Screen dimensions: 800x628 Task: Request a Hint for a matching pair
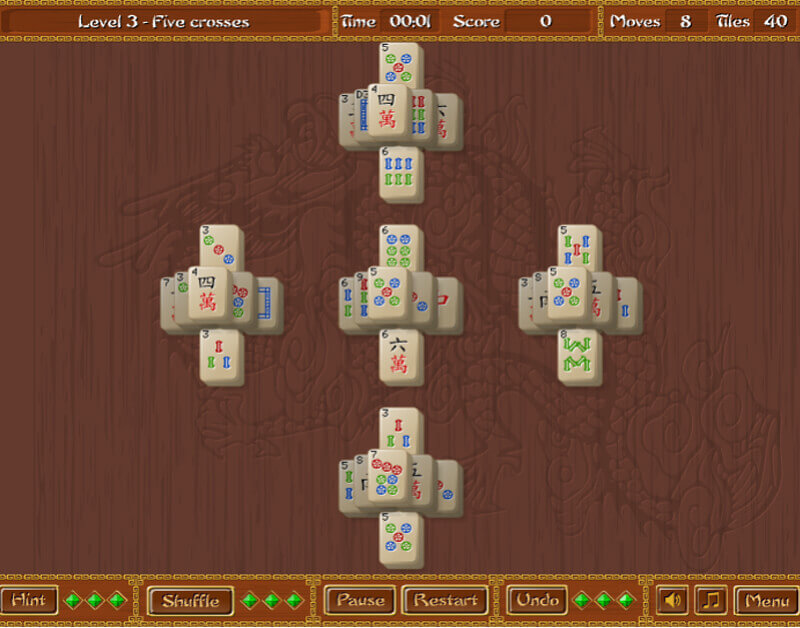[27, 600]
